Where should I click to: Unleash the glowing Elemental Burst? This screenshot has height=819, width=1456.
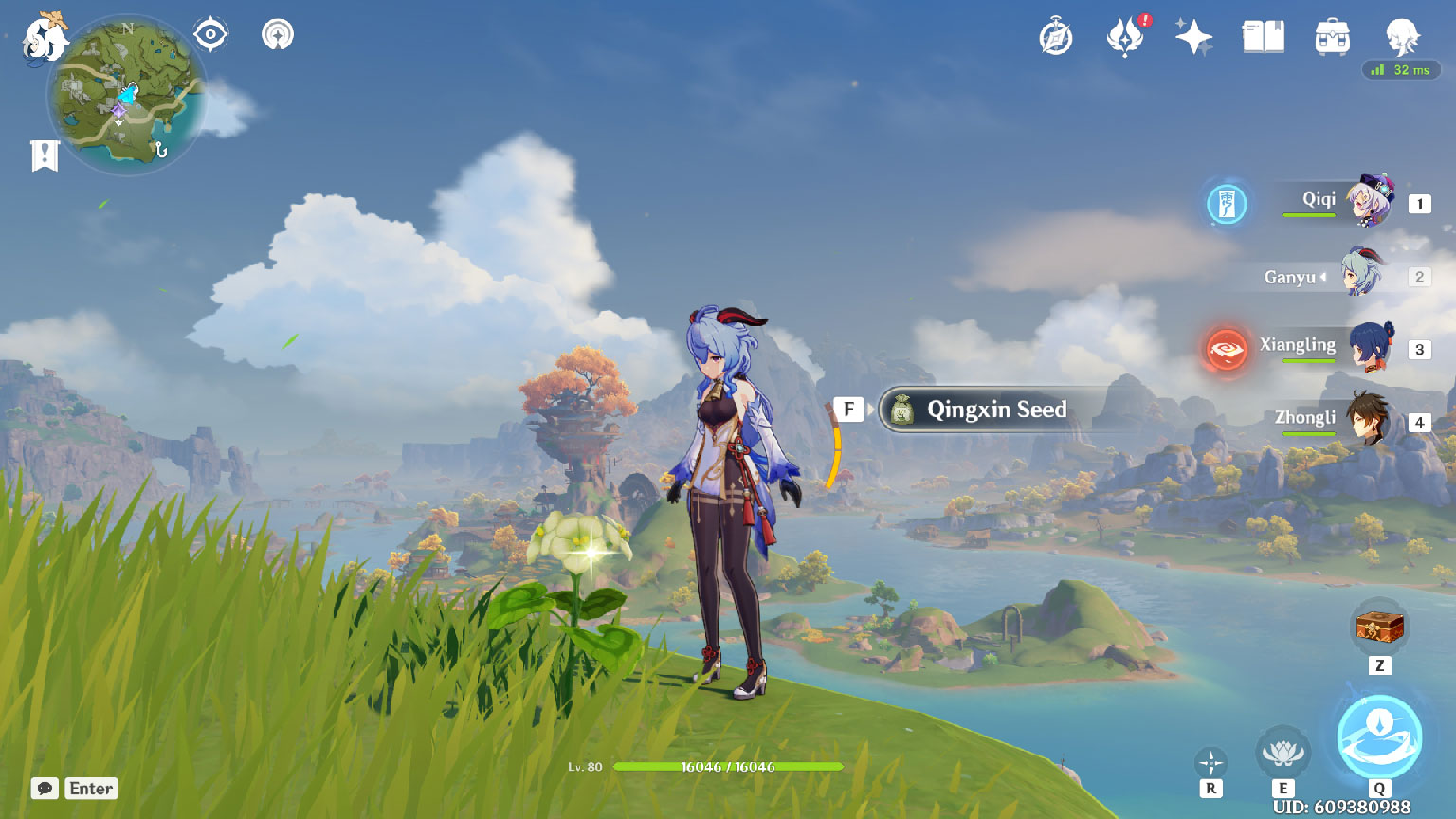(1379, 738)
